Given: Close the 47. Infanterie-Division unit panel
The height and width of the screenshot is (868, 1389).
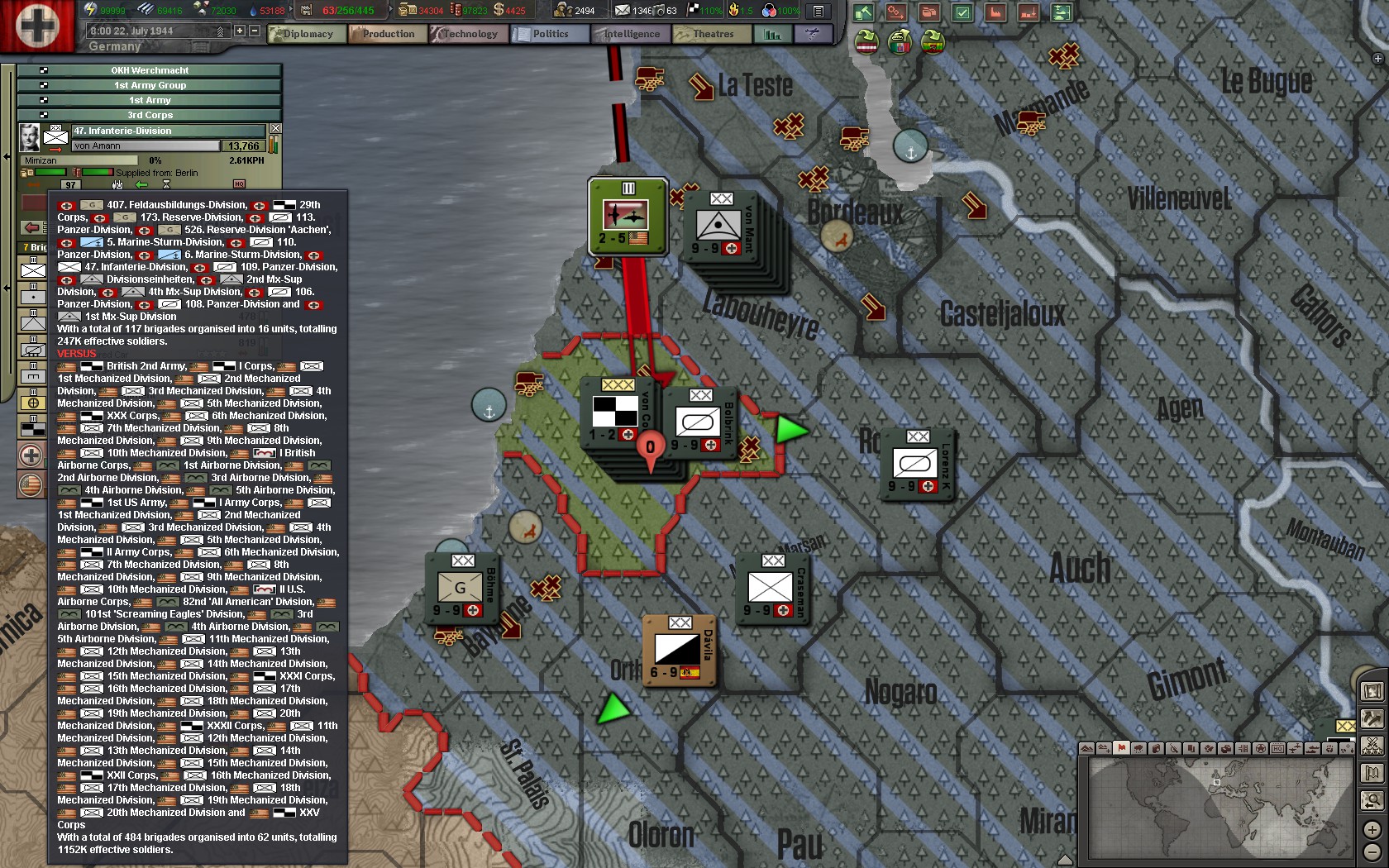Looking at the screenshot, I should coord(275,129).
